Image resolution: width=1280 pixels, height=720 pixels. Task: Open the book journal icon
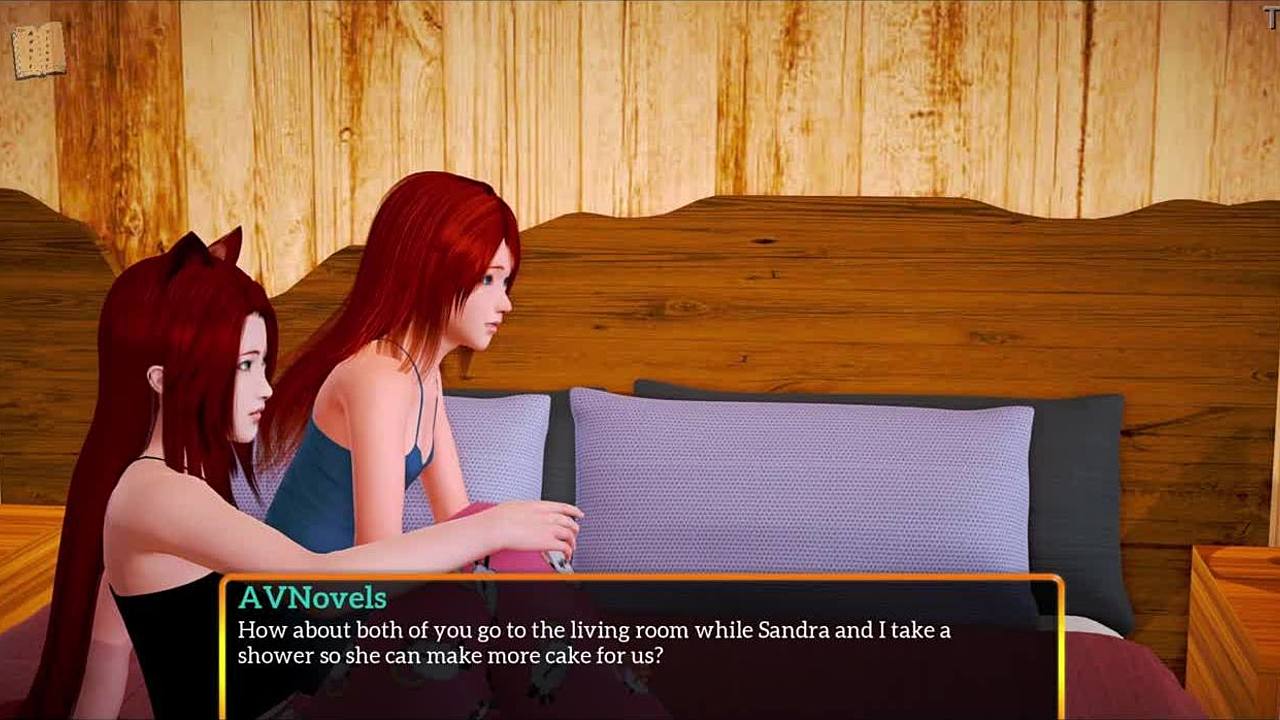[38, 50]
